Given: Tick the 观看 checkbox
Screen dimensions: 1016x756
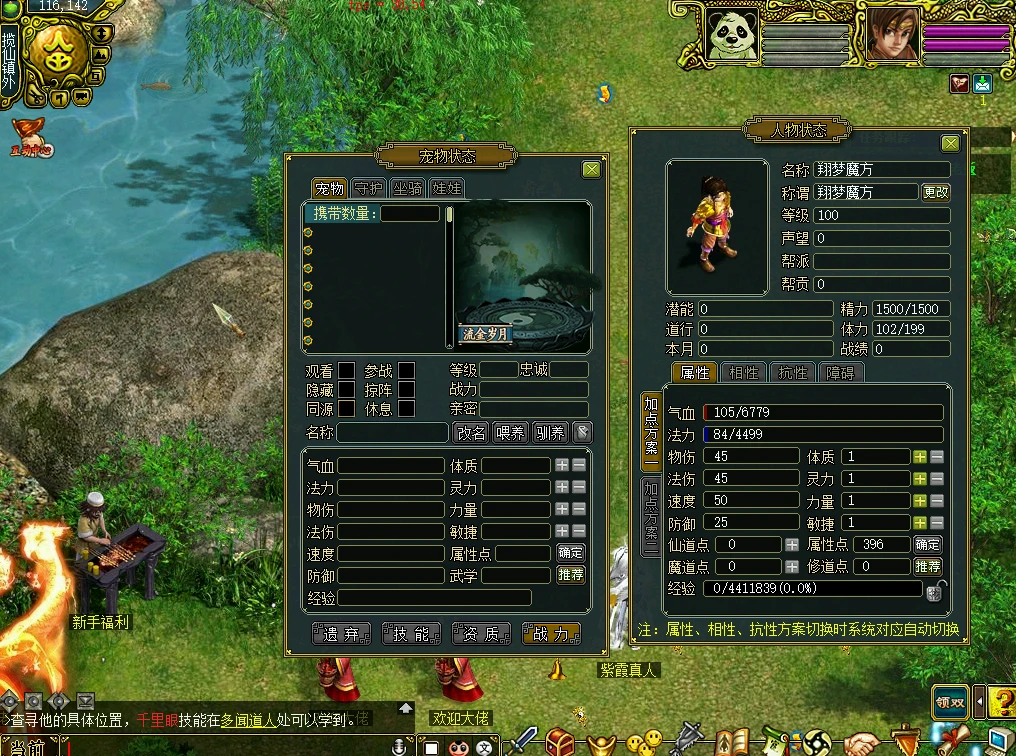Looking at the screenshot, I should 346,371.
